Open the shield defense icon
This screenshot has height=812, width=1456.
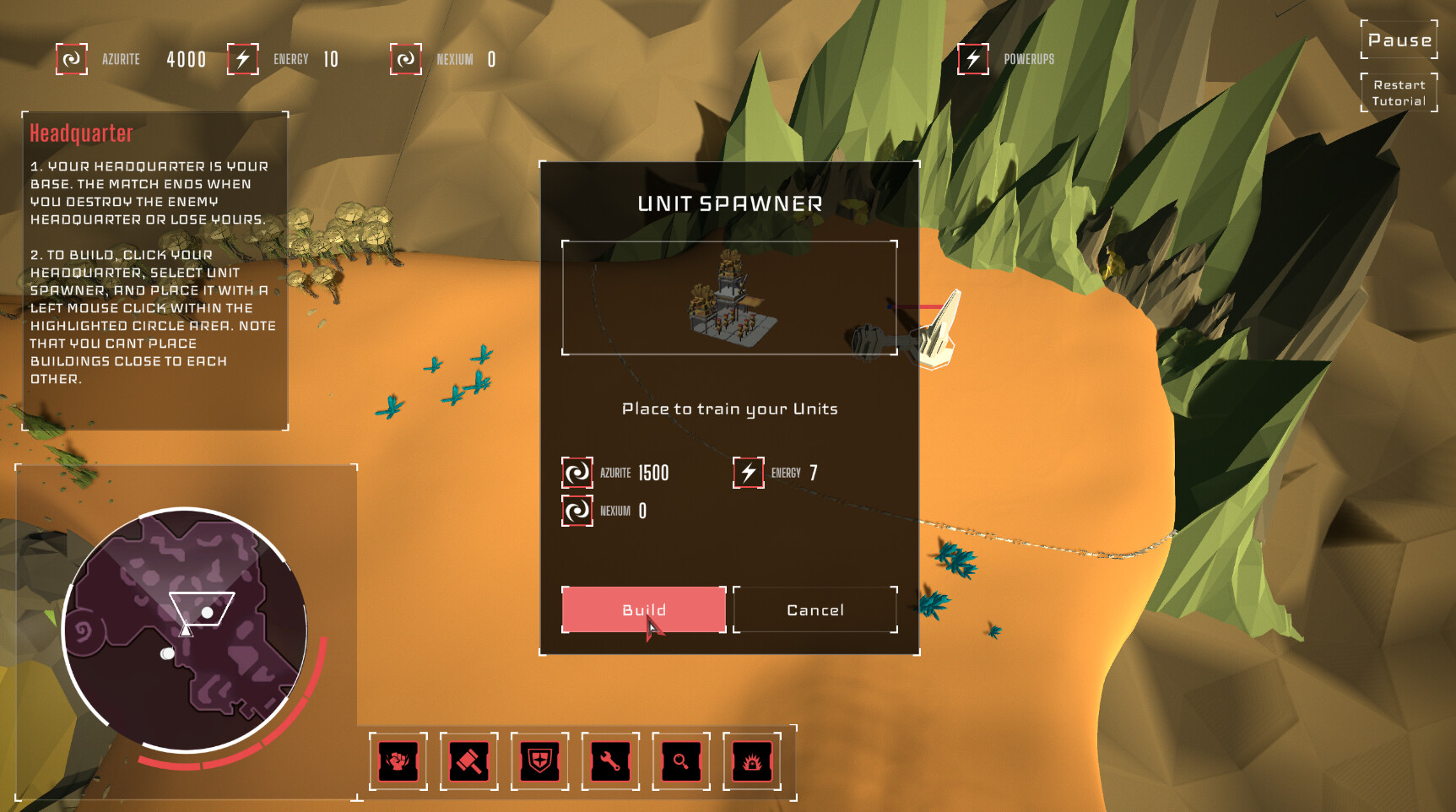coord(540,761)
